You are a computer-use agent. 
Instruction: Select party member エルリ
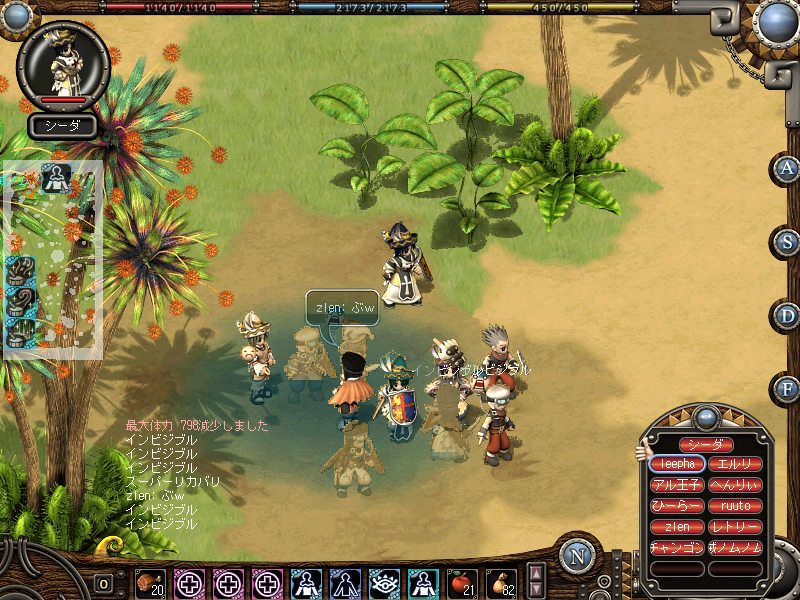tap(735, 464)
